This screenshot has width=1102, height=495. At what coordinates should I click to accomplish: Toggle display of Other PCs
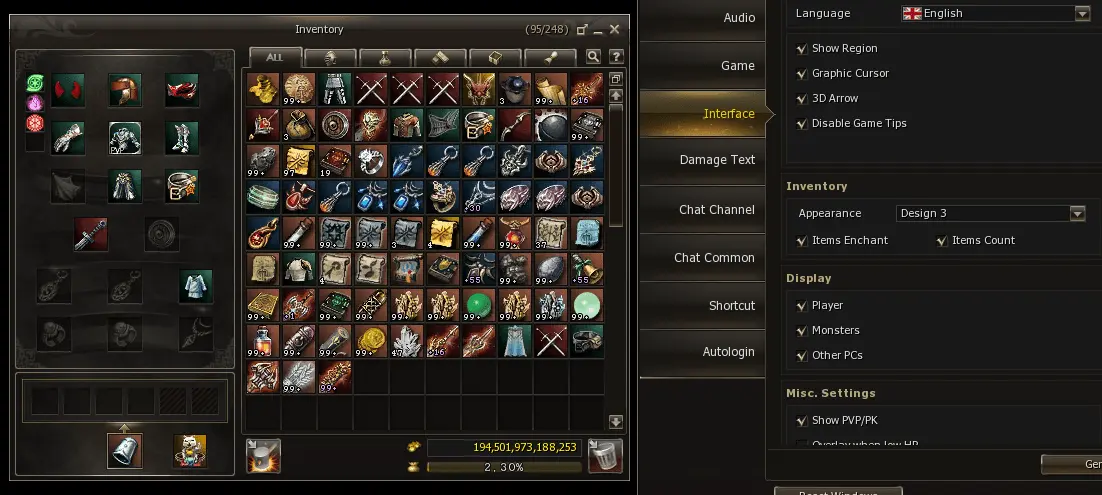click(x=802, y=355)
